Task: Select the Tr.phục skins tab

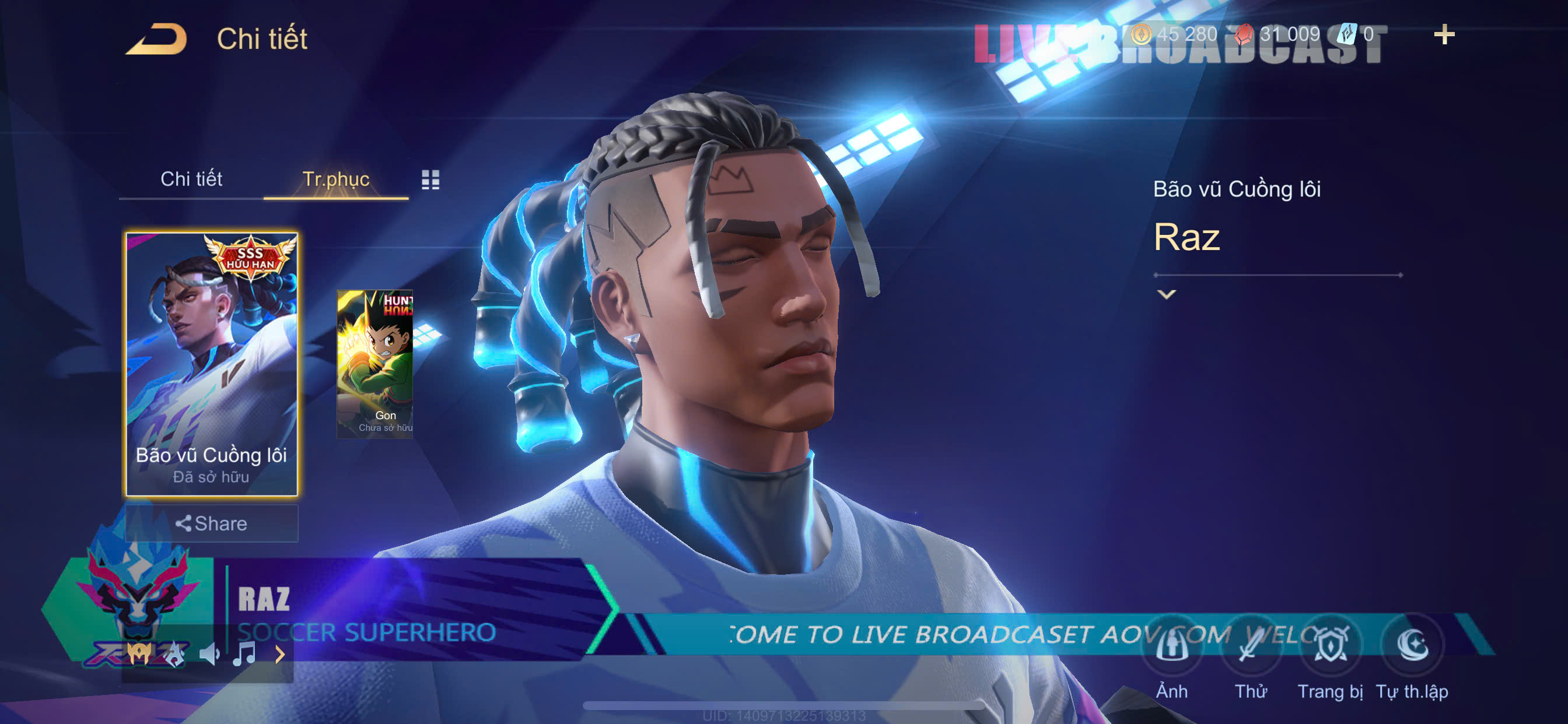Action: [335, 179]
